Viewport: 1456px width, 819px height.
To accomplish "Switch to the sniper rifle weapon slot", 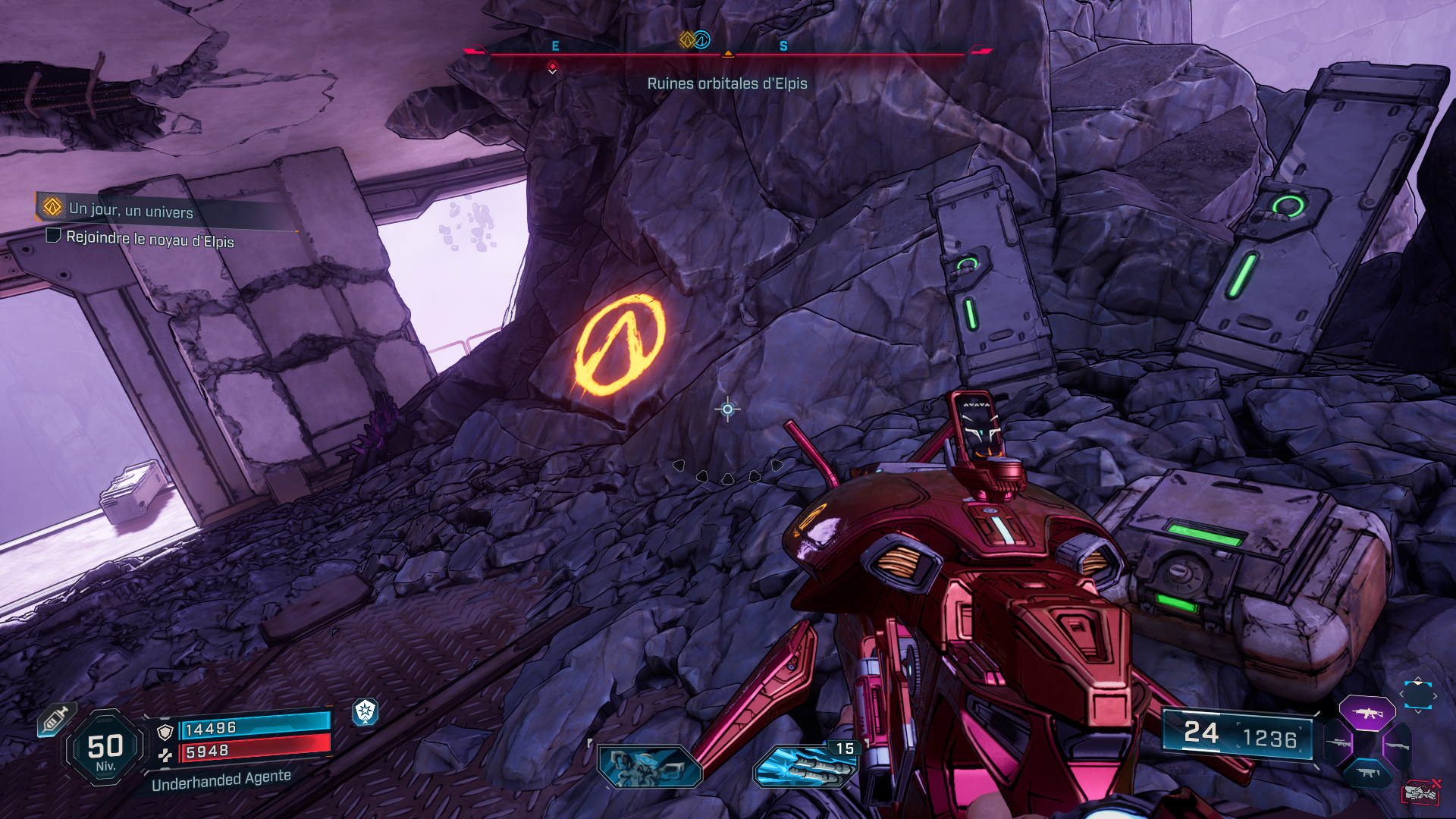I will (x=1339, y=744).
